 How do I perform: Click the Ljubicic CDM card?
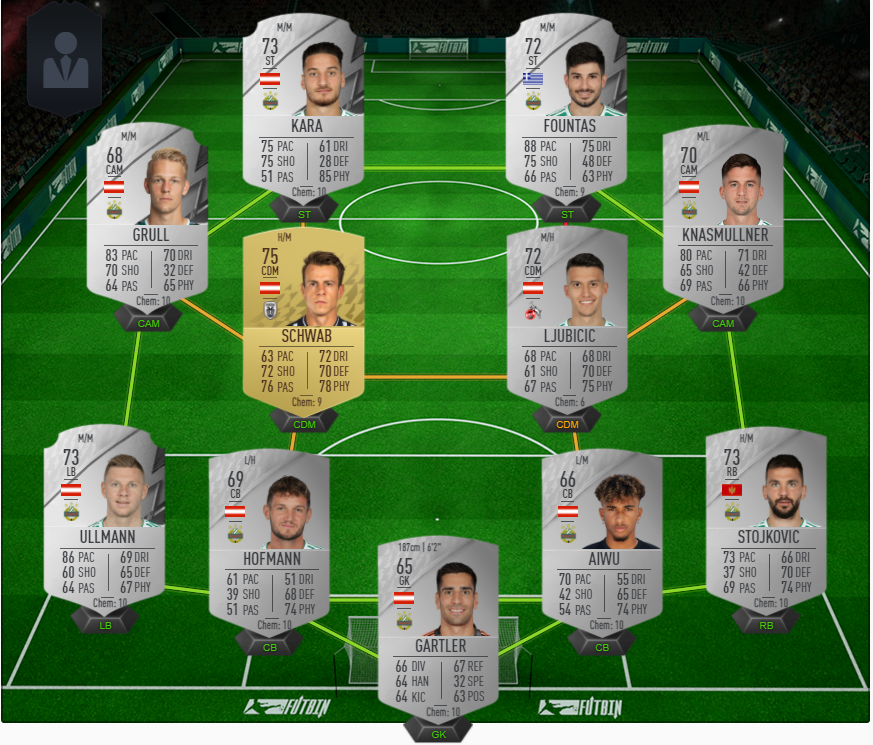[x=566, y=320]
